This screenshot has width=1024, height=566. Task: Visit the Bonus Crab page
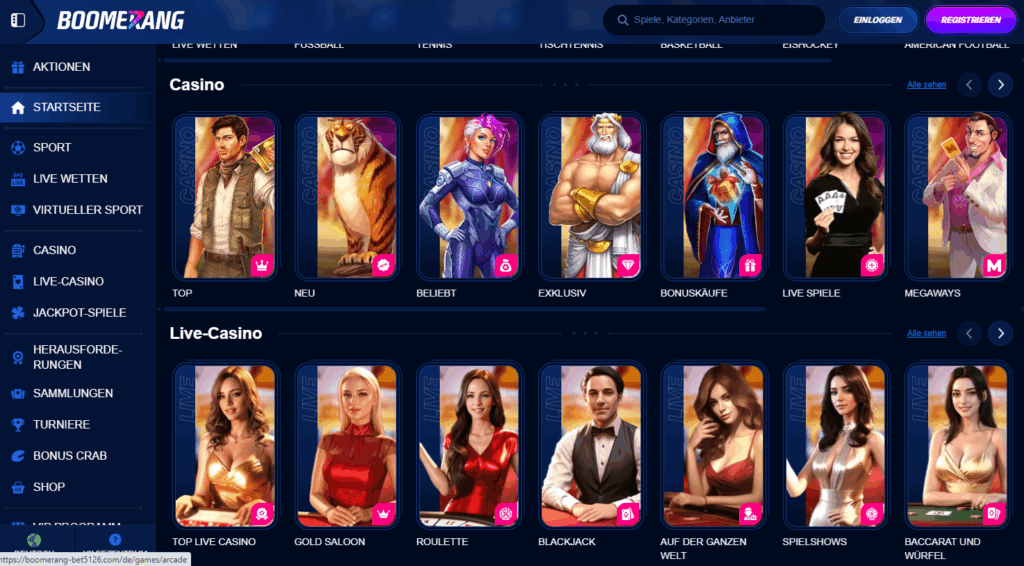[69, 456]
